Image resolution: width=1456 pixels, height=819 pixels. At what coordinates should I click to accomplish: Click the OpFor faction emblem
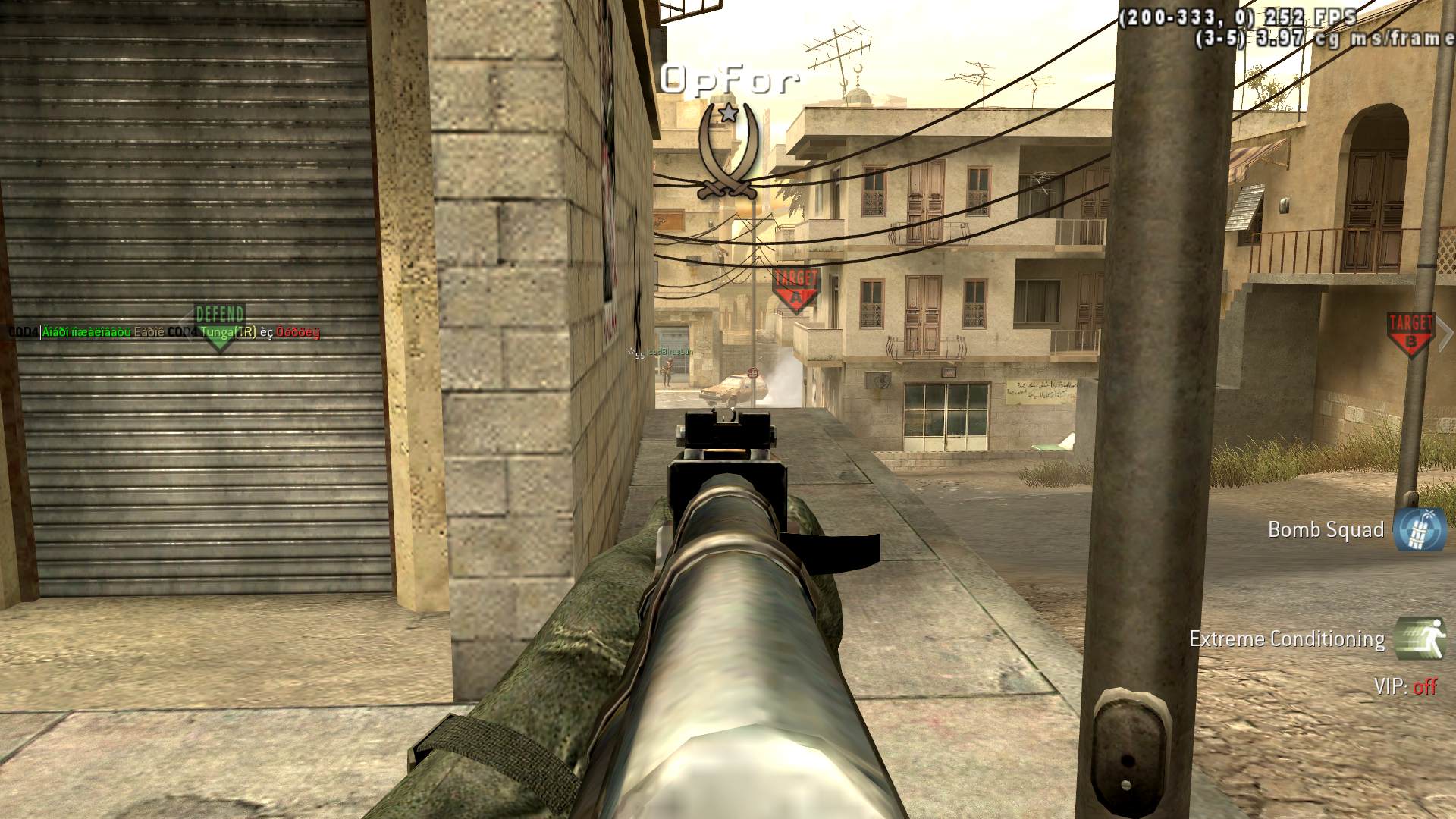pyautogui.click(x=728, y=152)
